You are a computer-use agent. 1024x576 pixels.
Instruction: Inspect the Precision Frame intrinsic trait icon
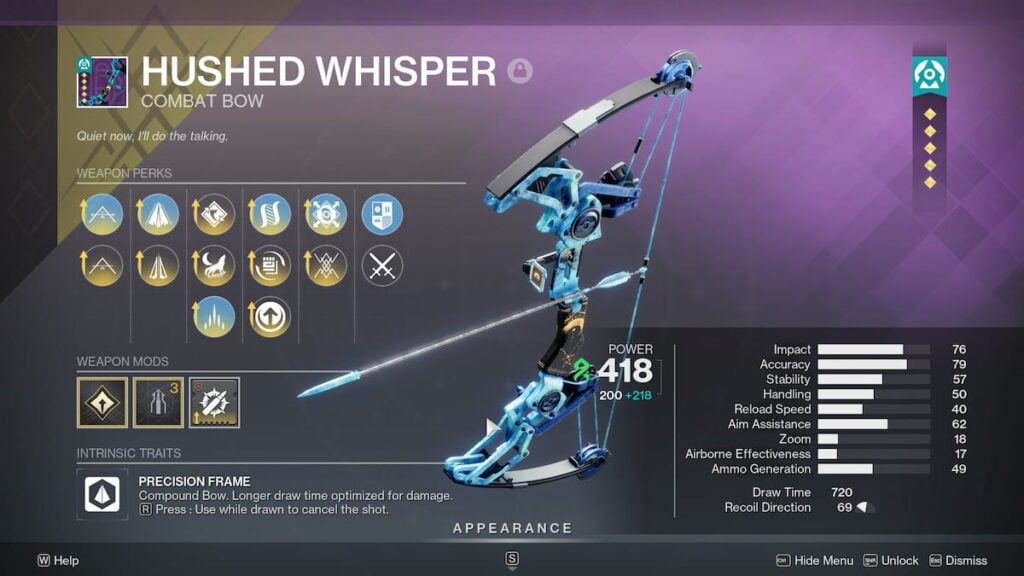pos(102,494)
